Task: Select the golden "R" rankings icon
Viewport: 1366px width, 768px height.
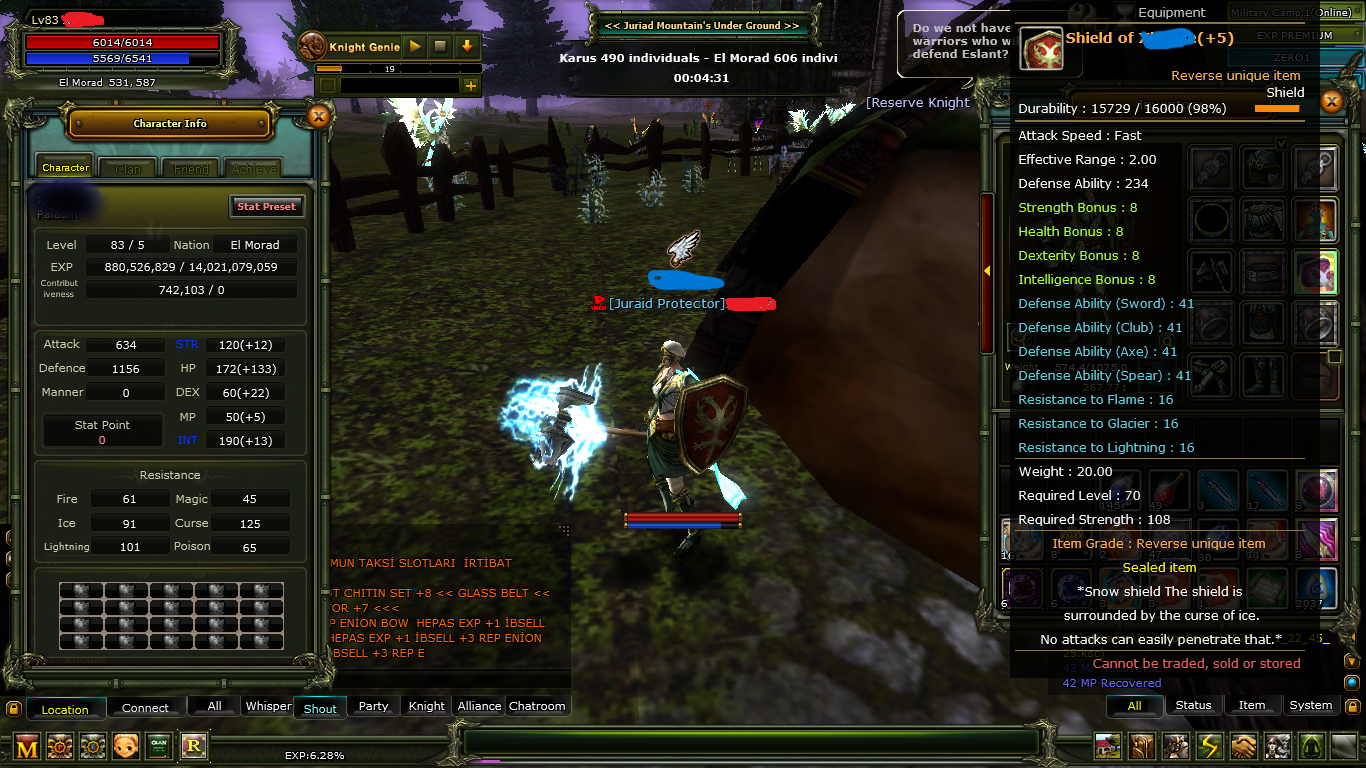Action: tap(194, 744)
